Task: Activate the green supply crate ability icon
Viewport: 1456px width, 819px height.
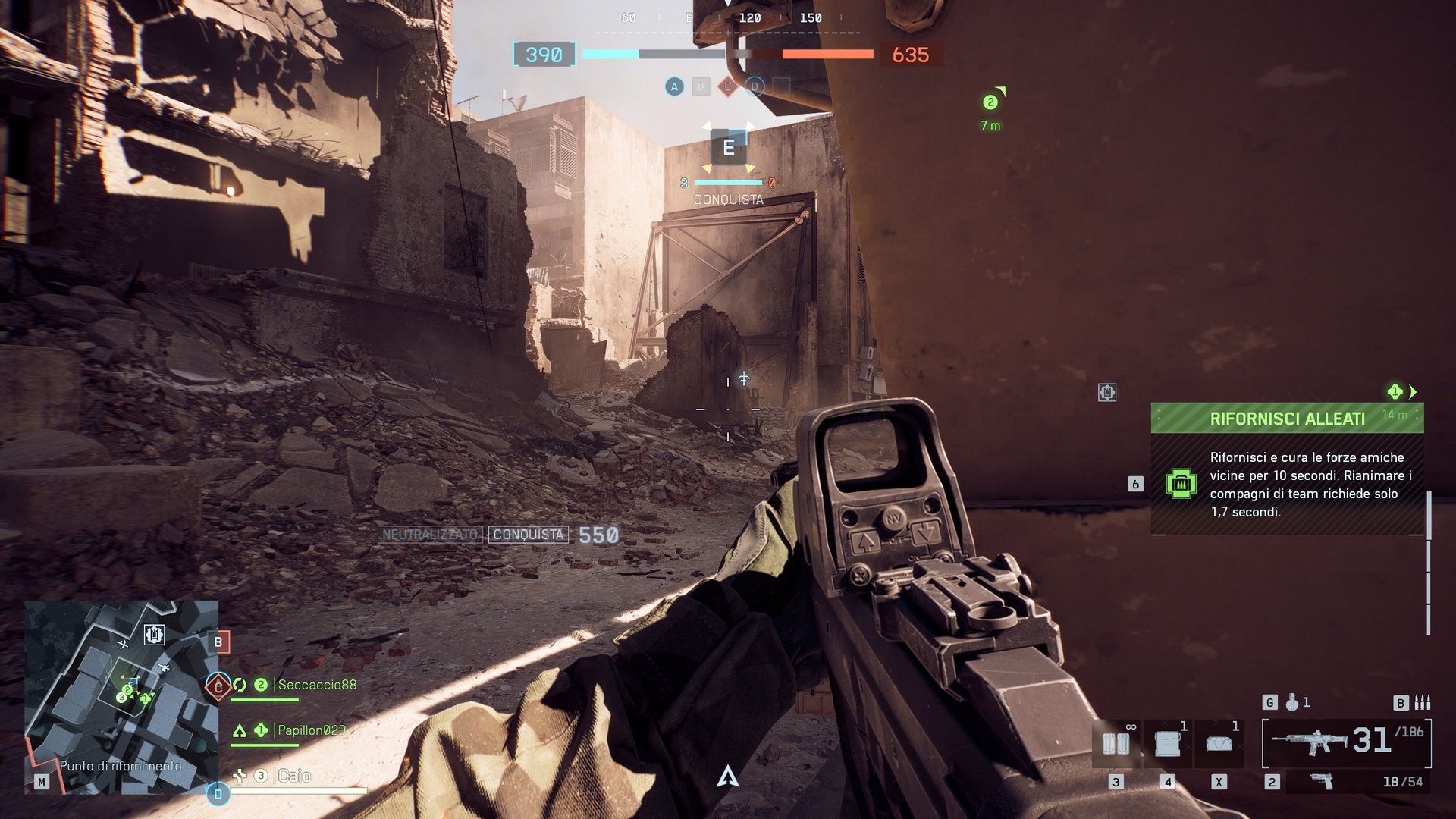Action: pos(1181,484)
